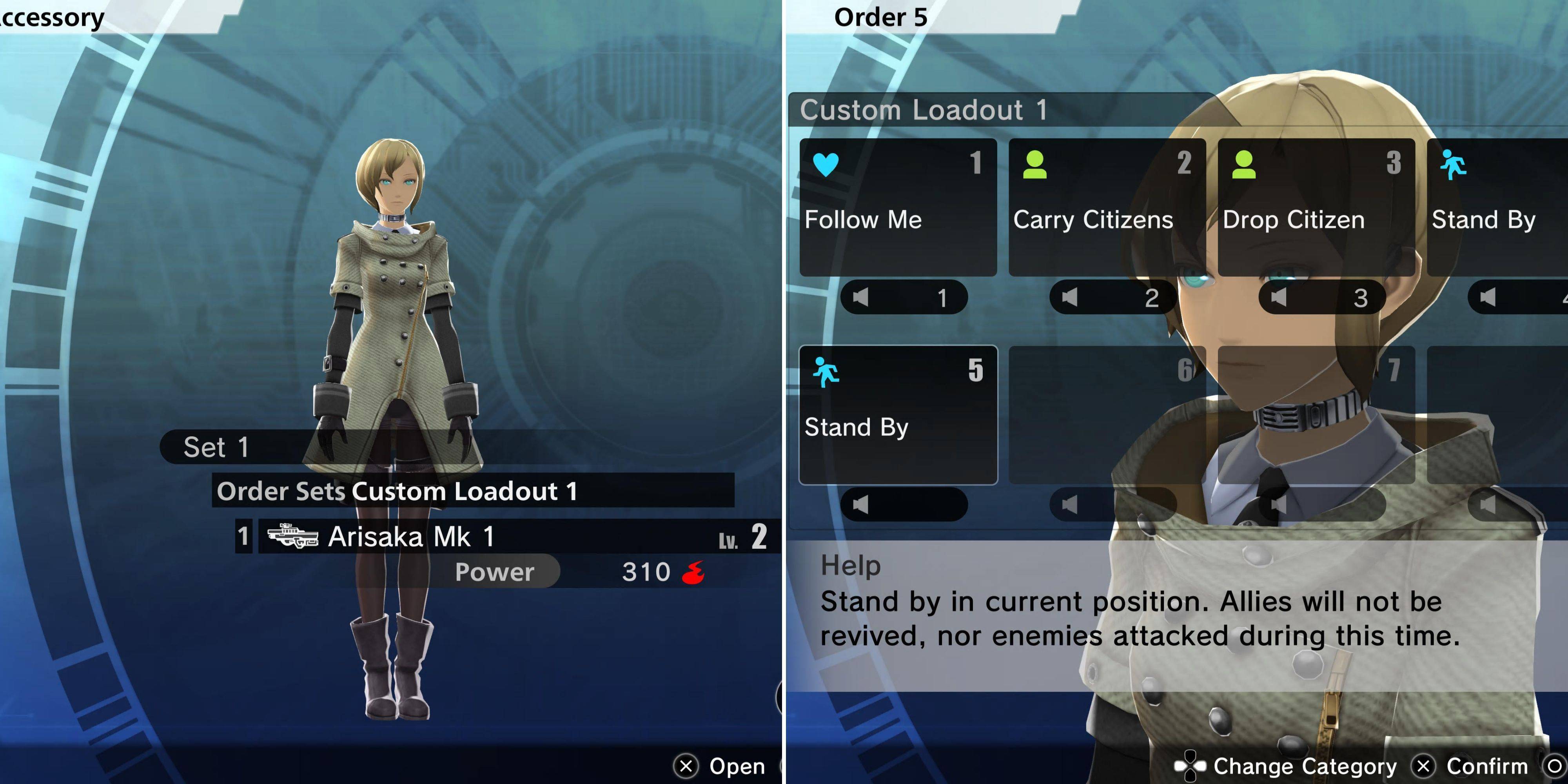Select the Follow Me order slot
This screenshot has width=1568, height=784.
(x=898, y=207)
